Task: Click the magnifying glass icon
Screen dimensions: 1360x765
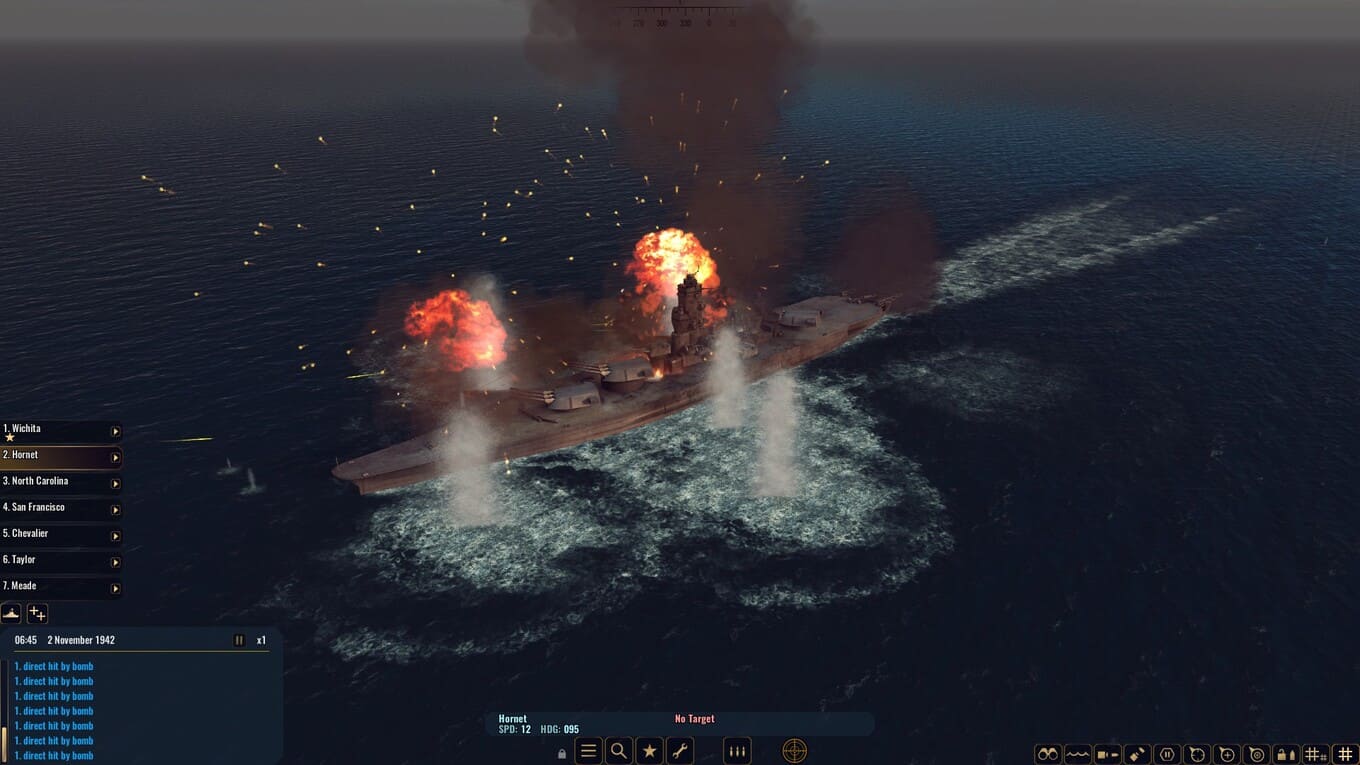Action: [619, 751]
